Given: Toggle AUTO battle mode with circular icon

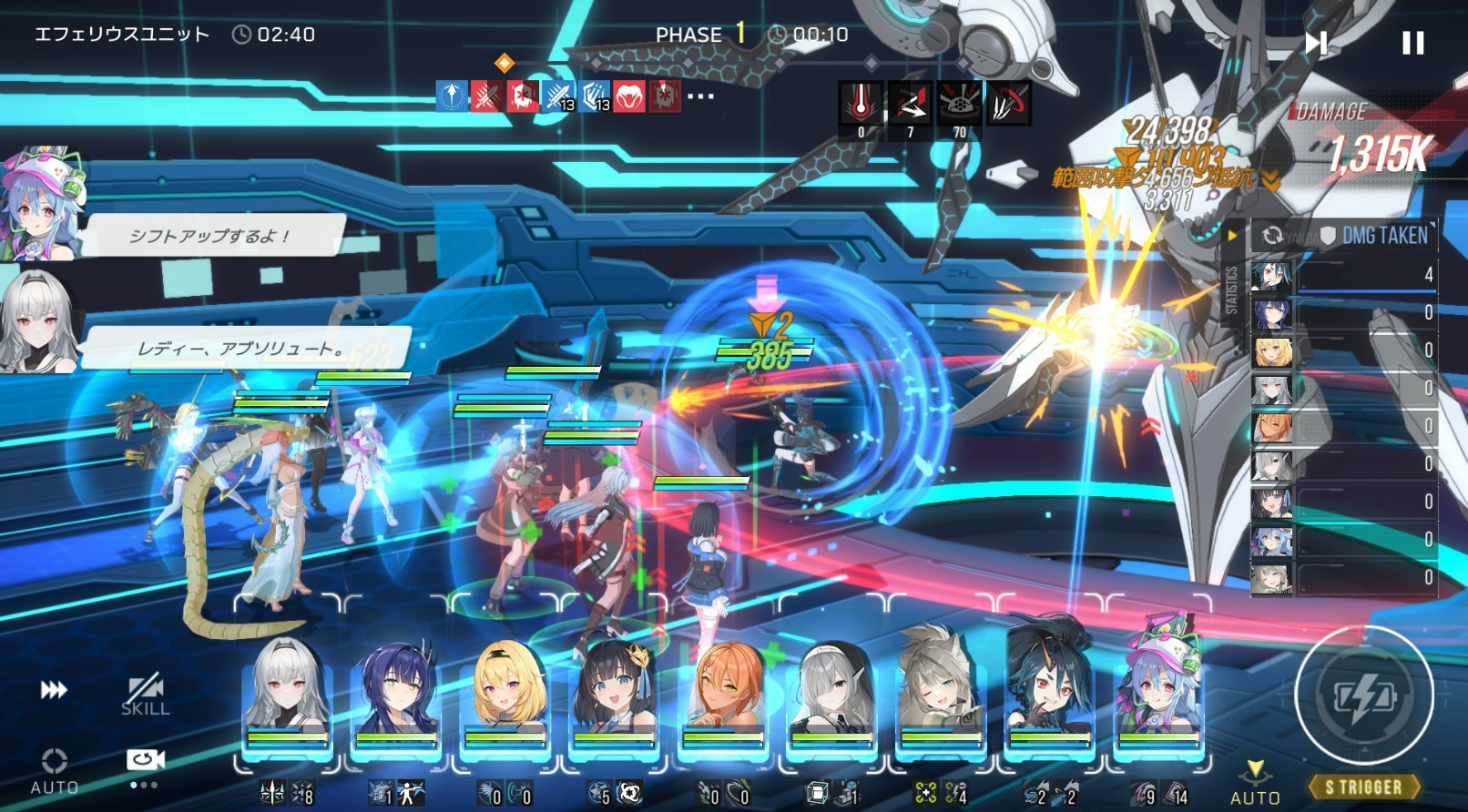Looking at the screenshot, I should 54,769.
